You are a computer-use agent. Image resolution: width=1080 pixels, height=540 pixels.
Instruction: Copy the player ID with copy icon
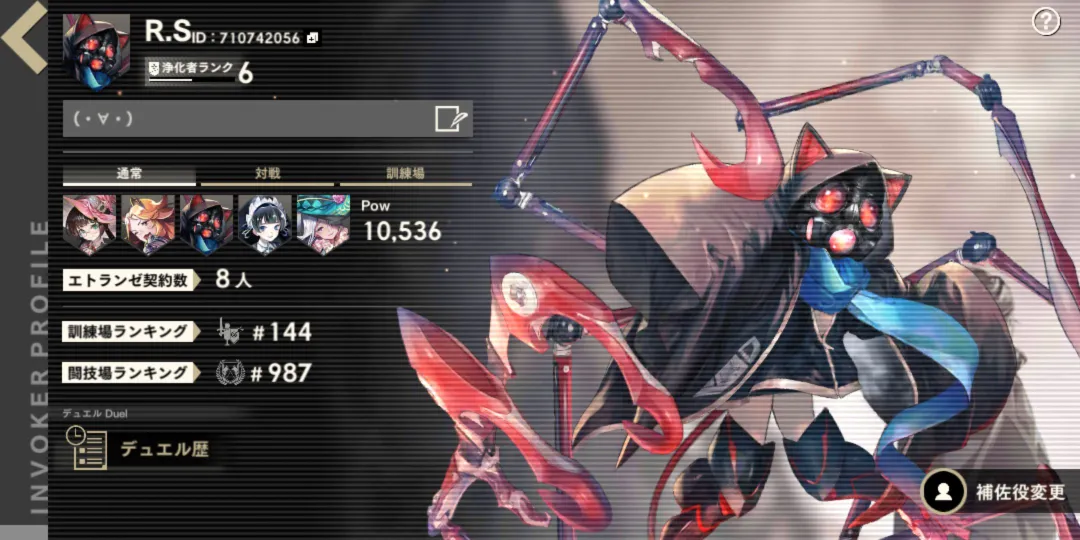(313, 38)
